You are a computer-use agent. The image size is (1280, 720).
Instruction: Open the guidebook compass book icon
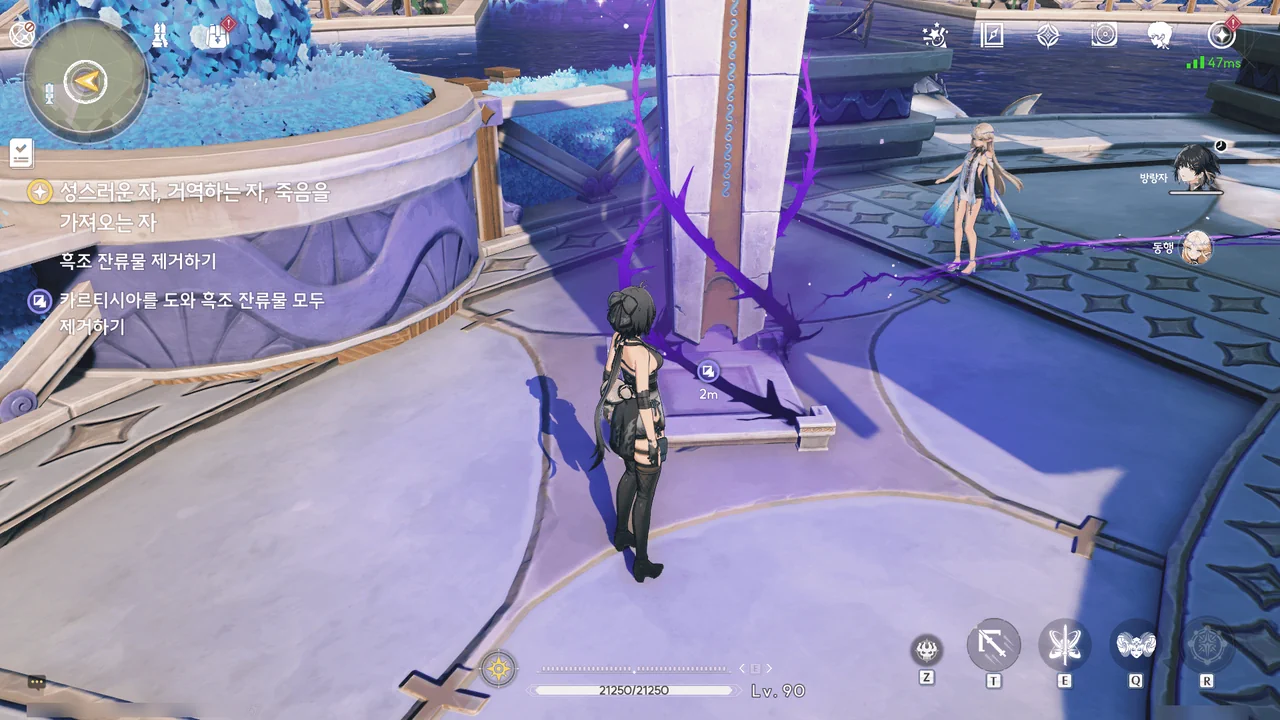(992, 36)
